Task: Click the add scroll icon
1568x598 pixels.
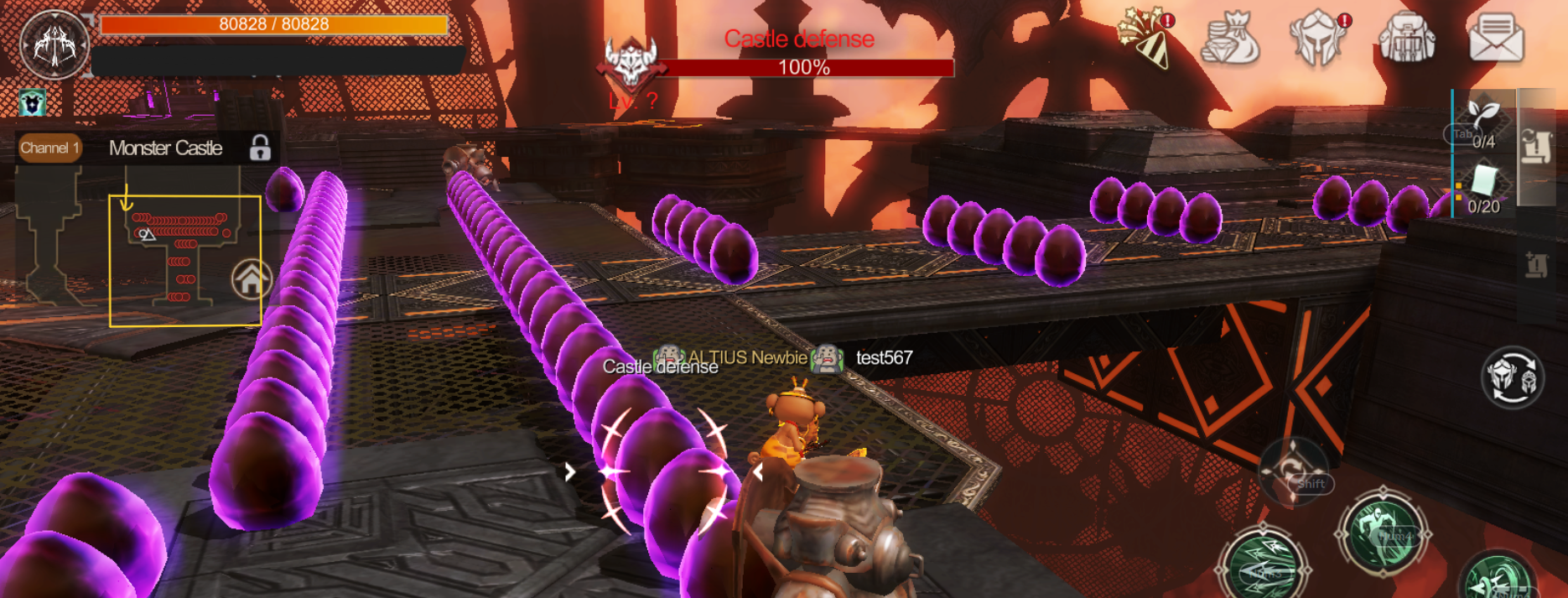Action: coord(1537,266)
